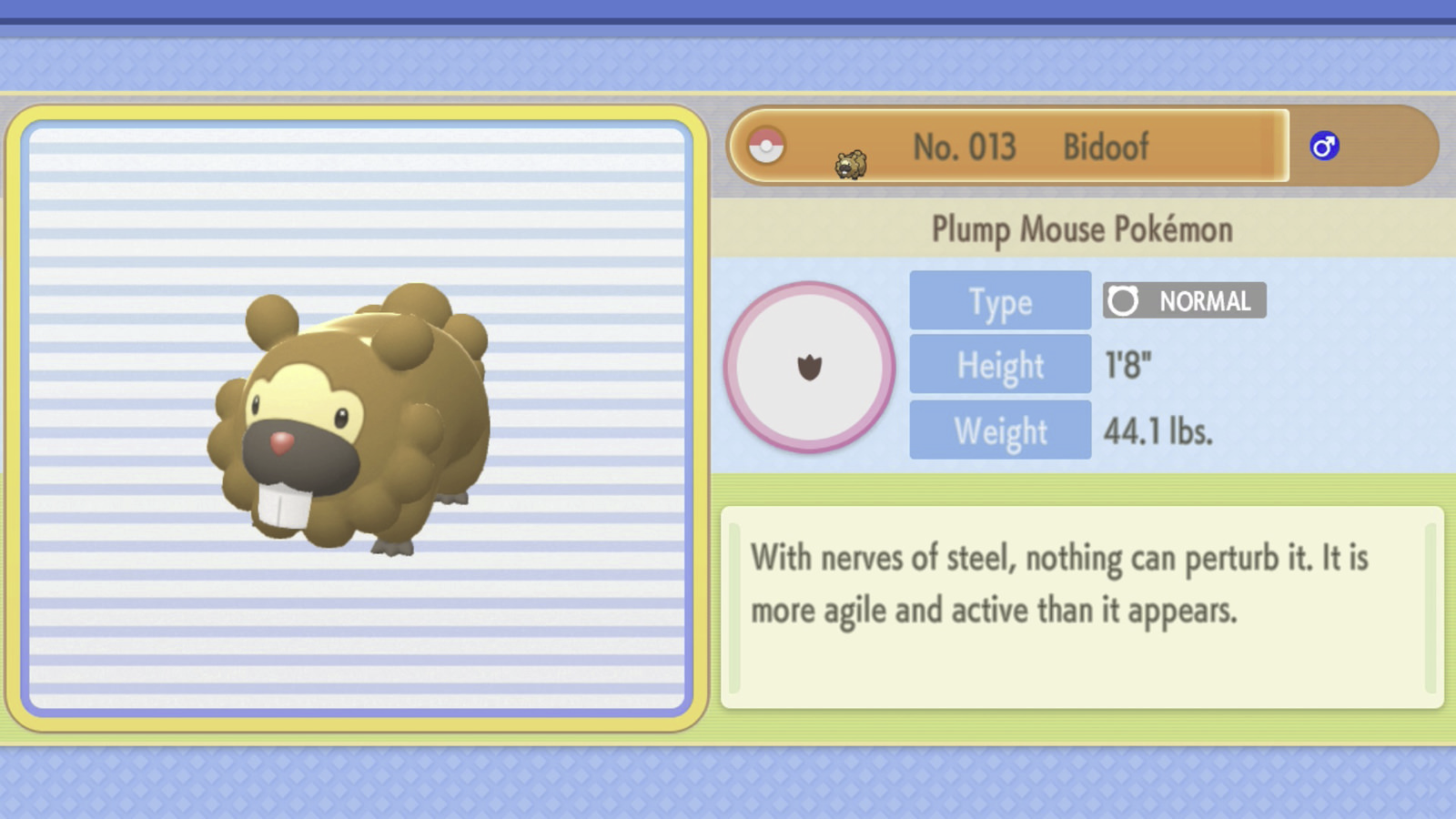Viewport: 1456px width, 819px height.
Task: Click the blue male gender symbol
Action: (1324, 146)
